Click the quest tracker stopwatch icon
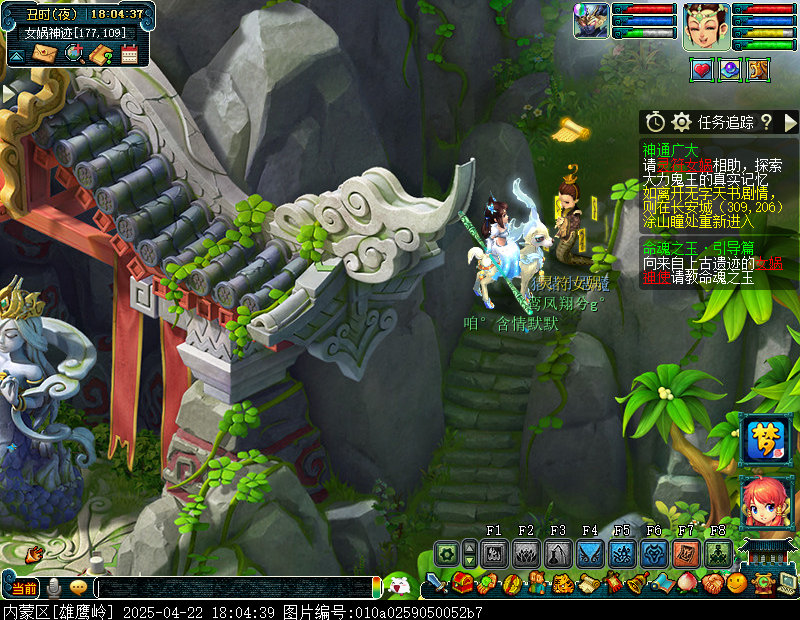800x620 pixels. tap(655, 122)
